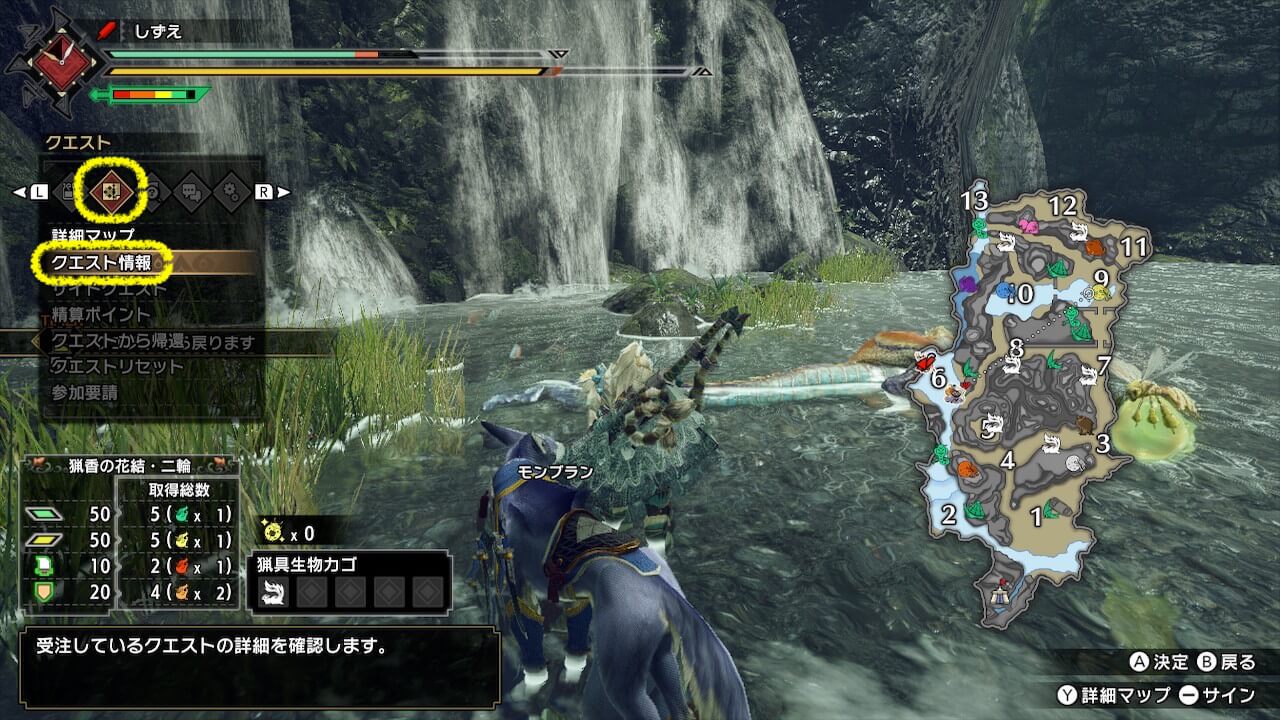Open the 詳細マップ detailed map entry

[x=92, y=236]
